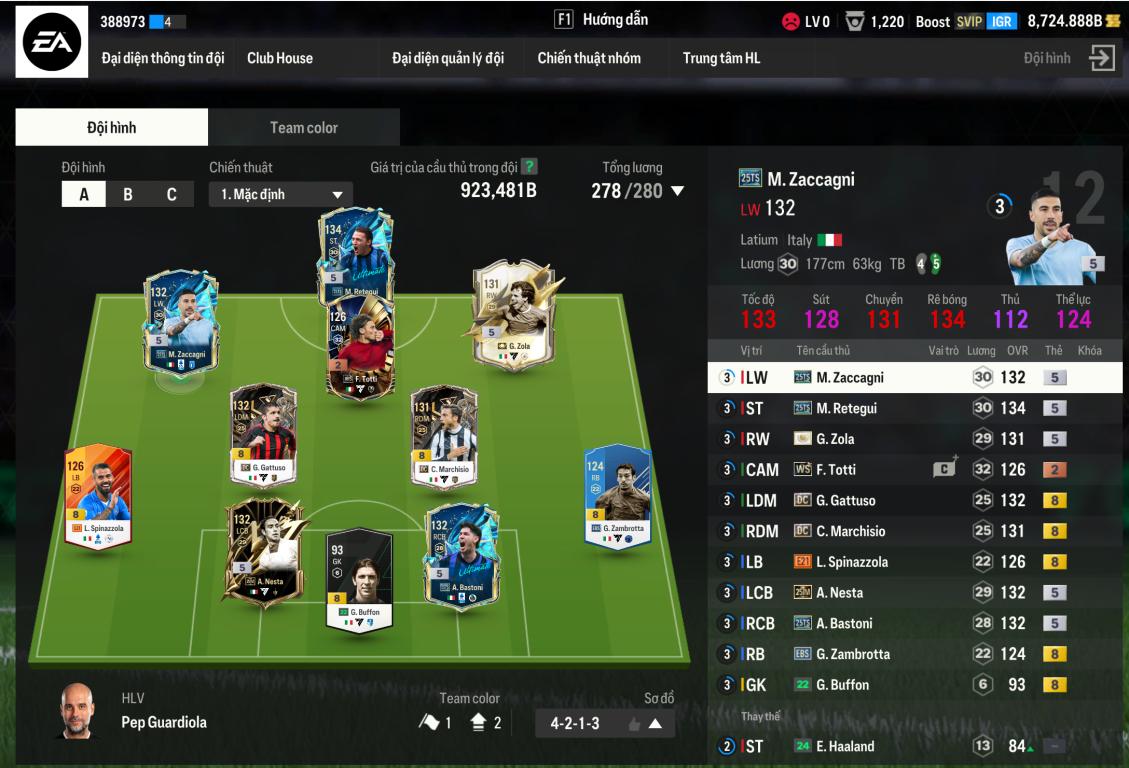Choose L. Spinazzola's card on the pitch
Image resolution: width=1129 pixels, height=768 pixels.
(x=98, y=497)
